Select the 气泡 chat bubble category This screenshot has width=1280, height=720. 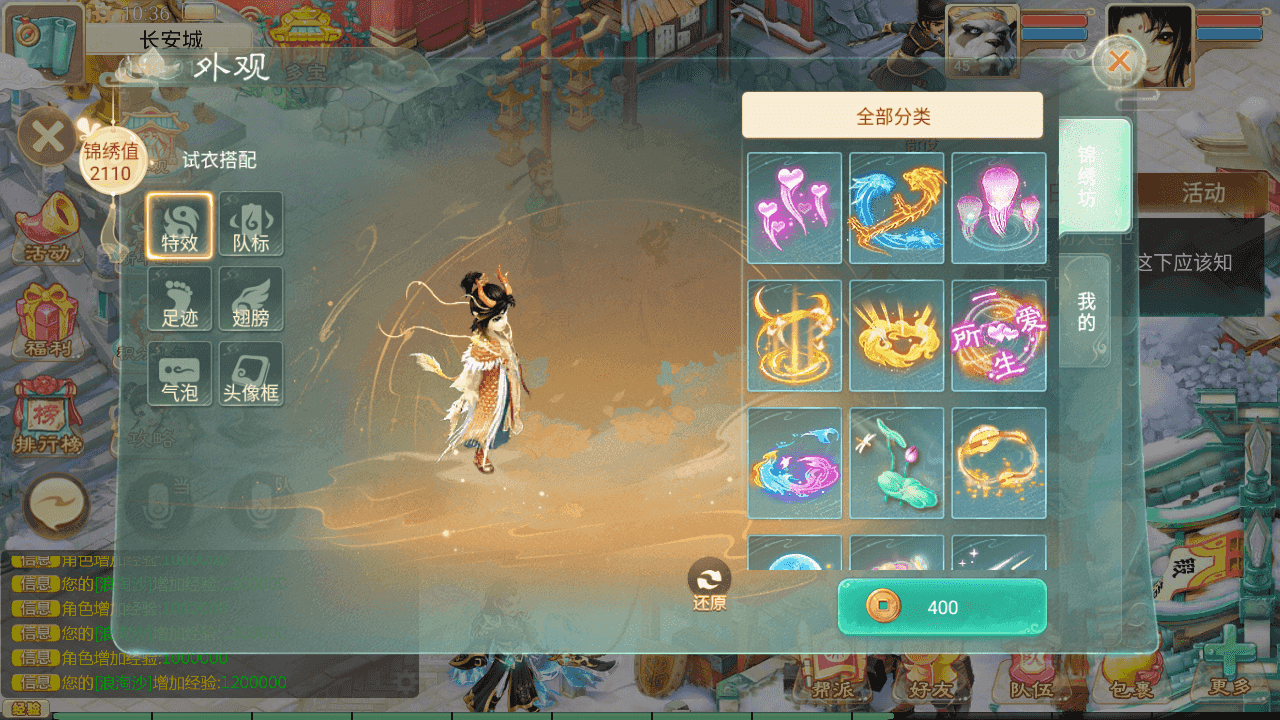pos(180,374)
